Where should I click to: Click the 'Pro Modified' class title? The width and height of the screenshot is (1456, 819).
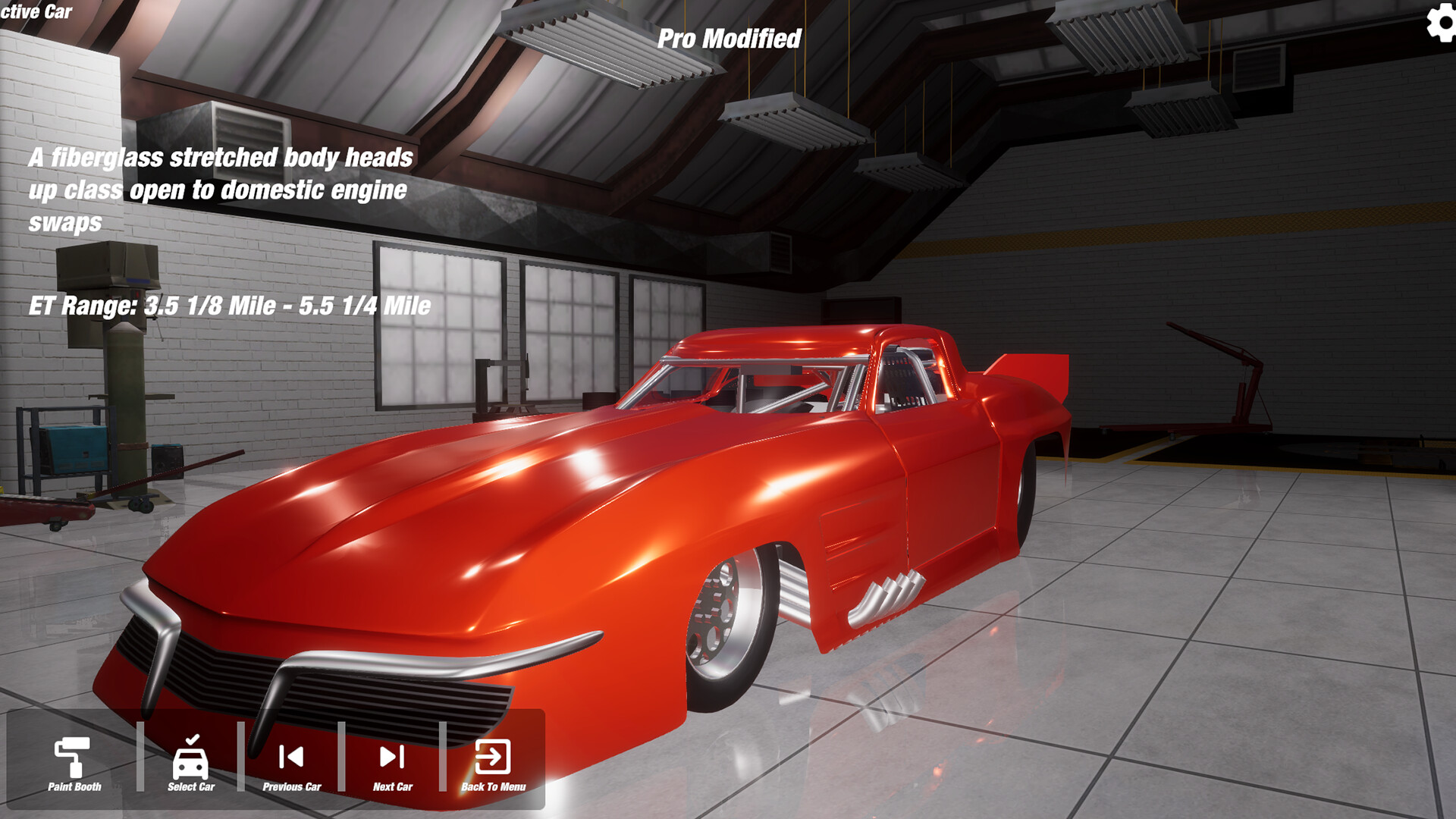(730, 36)
